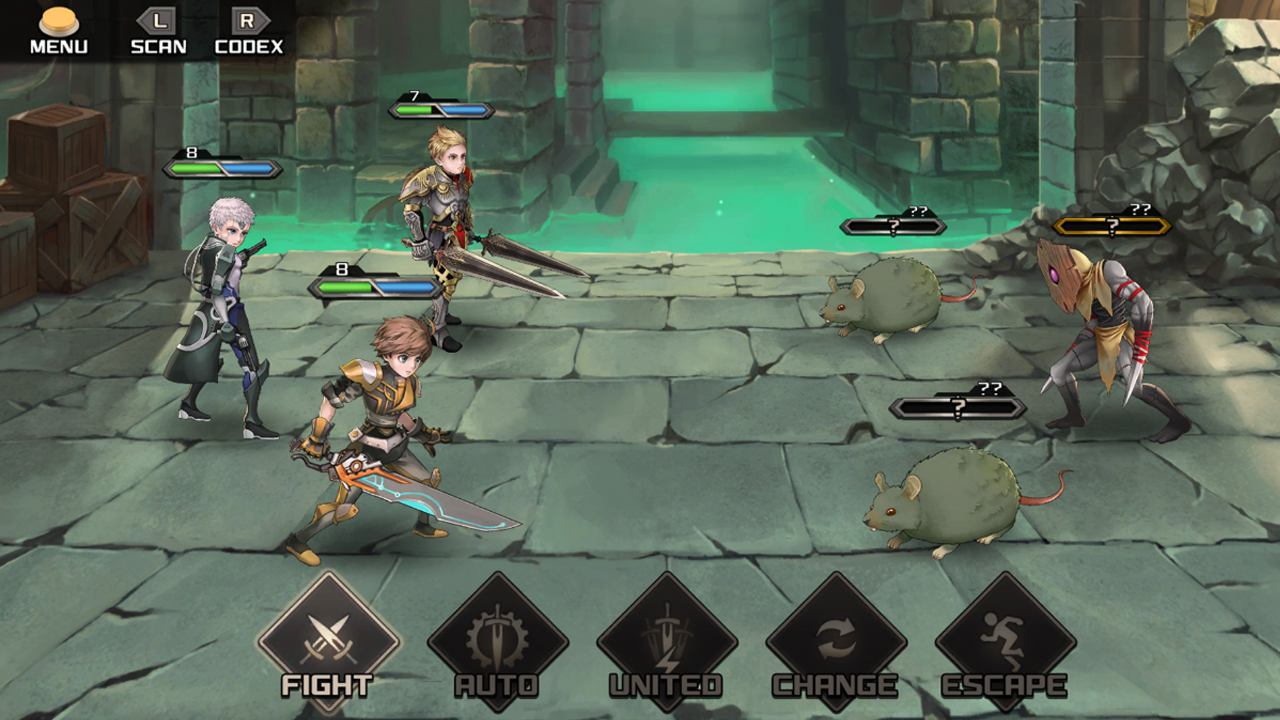
Task: Open the Scan option
Action: tap(158, 30)
